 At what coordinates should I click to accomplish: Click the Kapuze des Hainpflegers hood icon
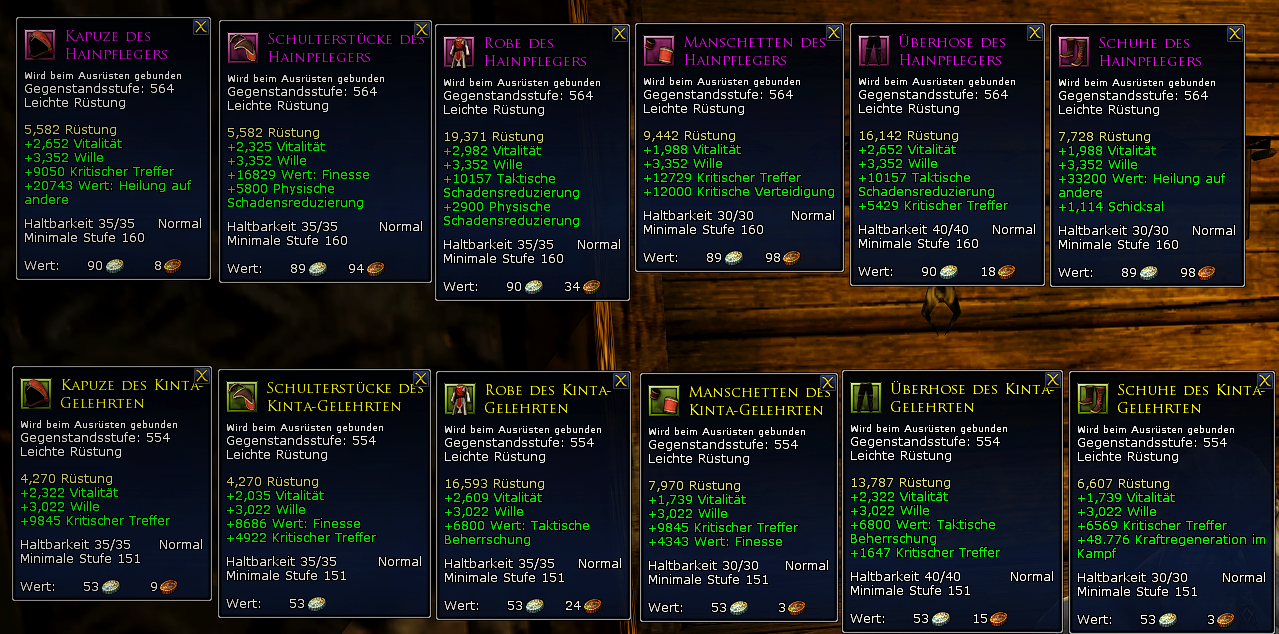pyautogui.click(x=42, y=45)
